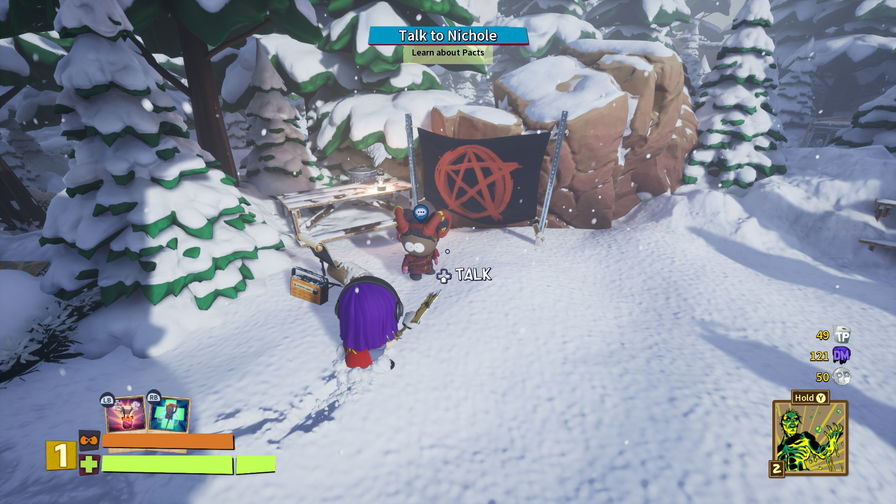896x504 pixels.
Task: Activate the green zombie ultimate card
Action: [809, 438]
